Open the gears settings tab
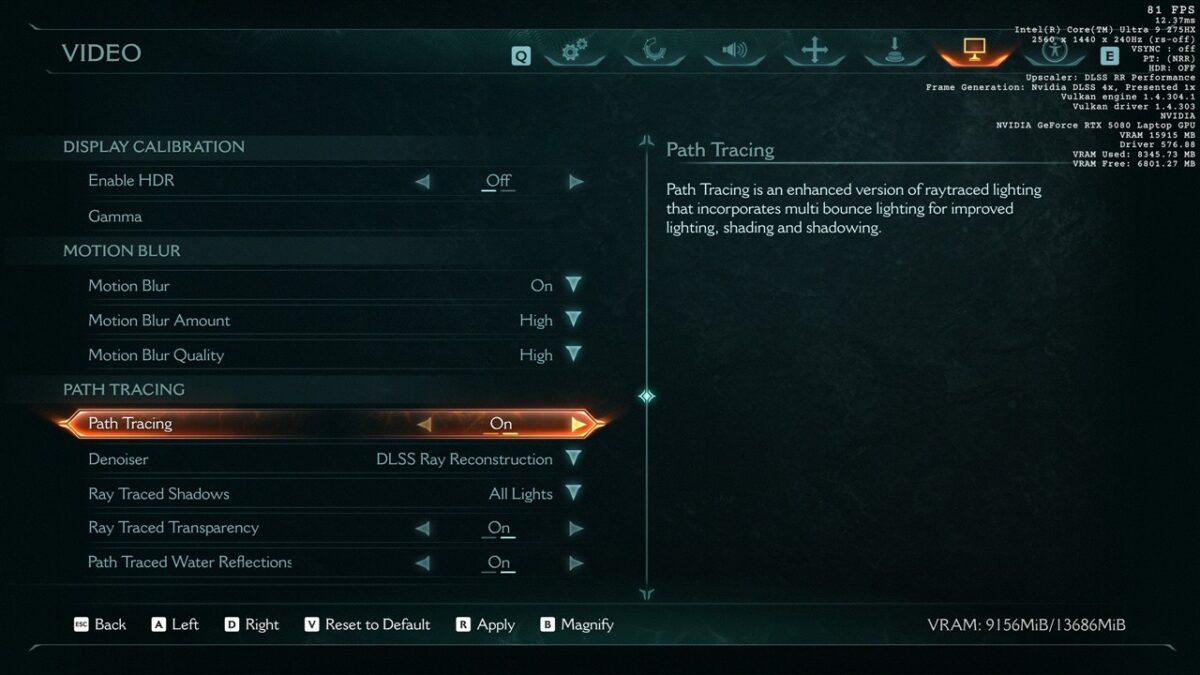The width and height of the screenshot is (1200, 675). pyautogui.click(x=574, y=51)
